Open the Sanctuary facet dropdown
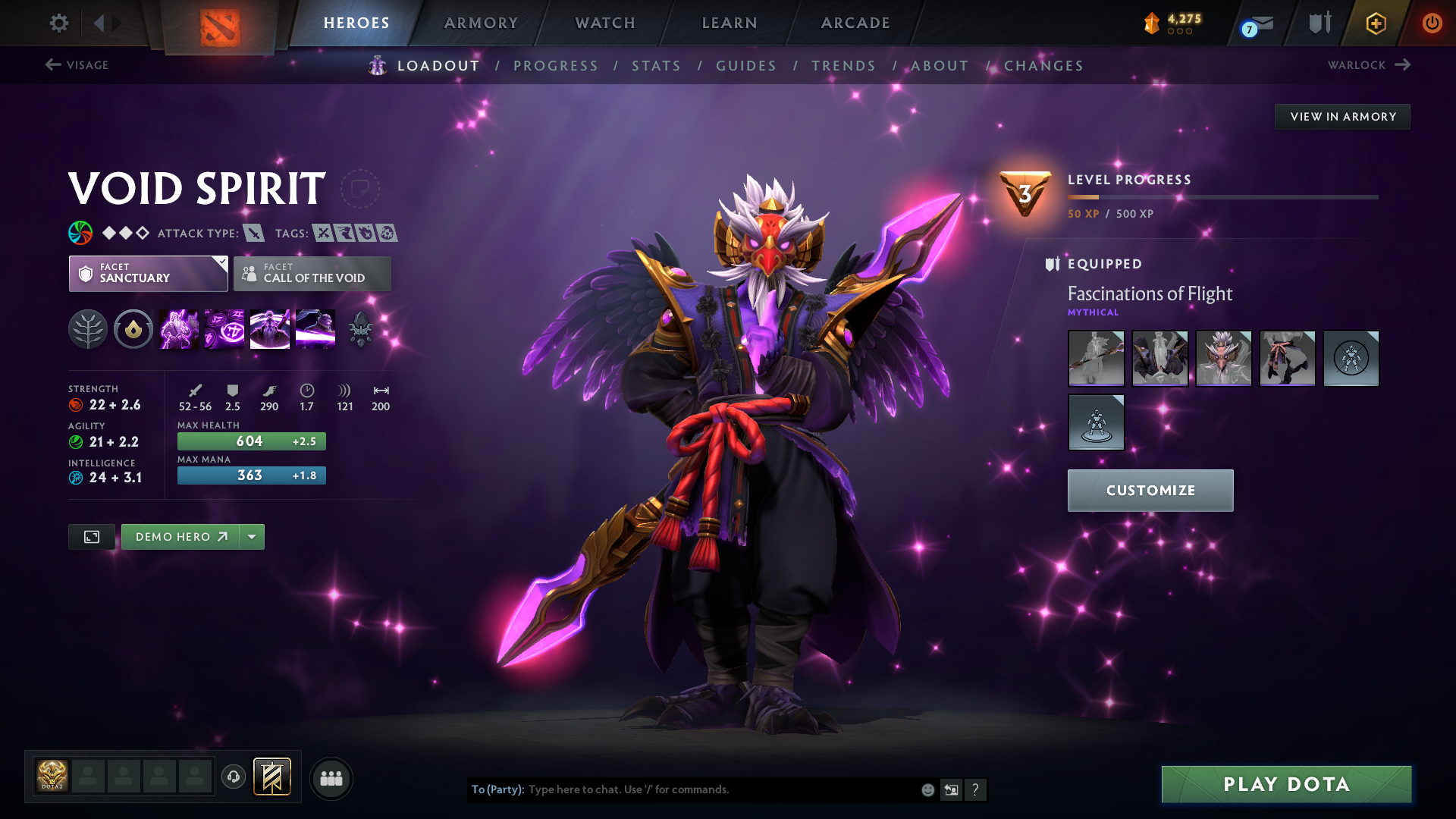 [148, 274]
